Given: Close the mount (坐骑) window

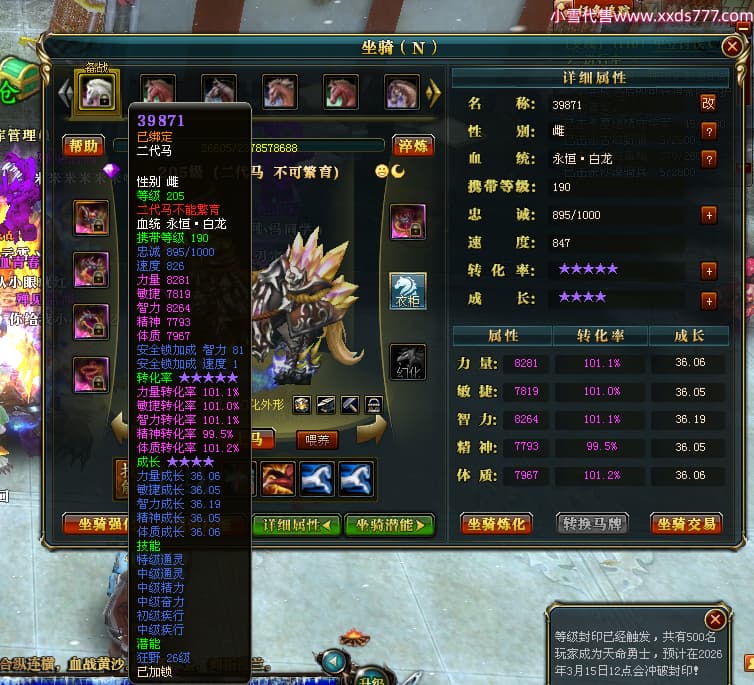Looking at the screenshot, I should point(735,46).
